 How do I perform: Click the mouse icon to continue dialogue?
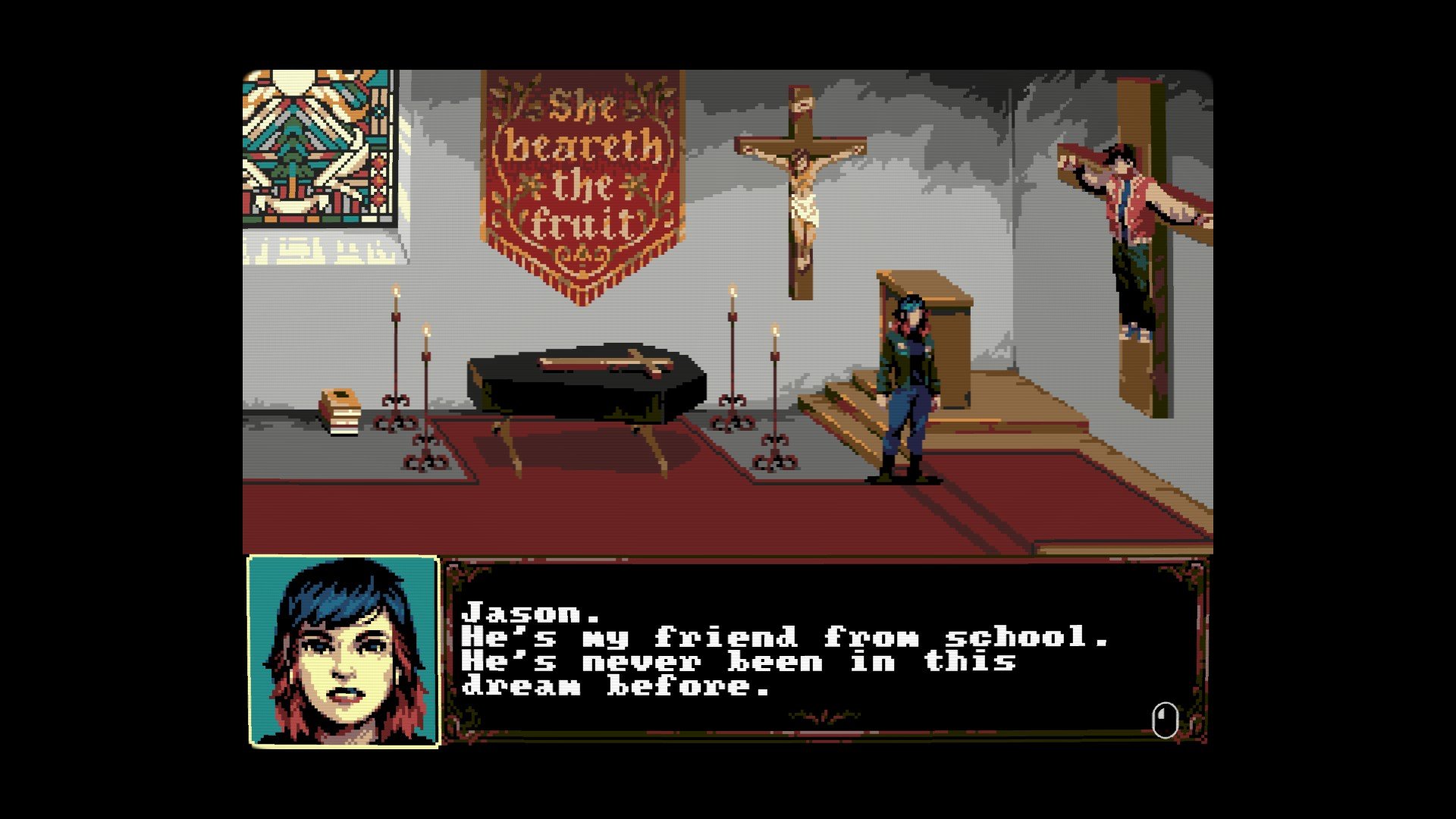click(1165, 720)
